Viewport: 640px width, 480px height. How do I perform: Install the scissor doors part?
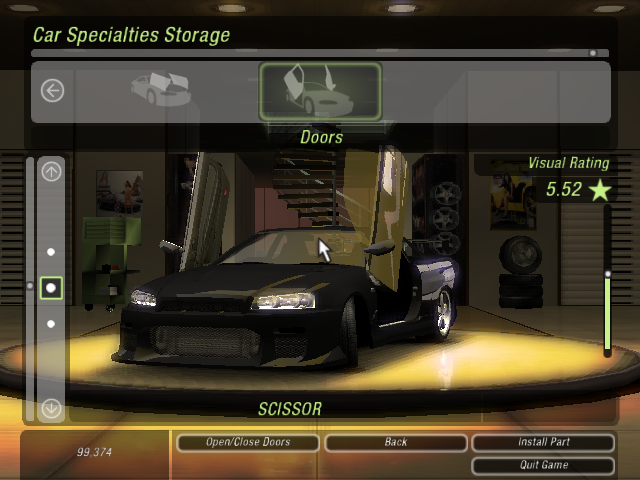pos(543,442)
